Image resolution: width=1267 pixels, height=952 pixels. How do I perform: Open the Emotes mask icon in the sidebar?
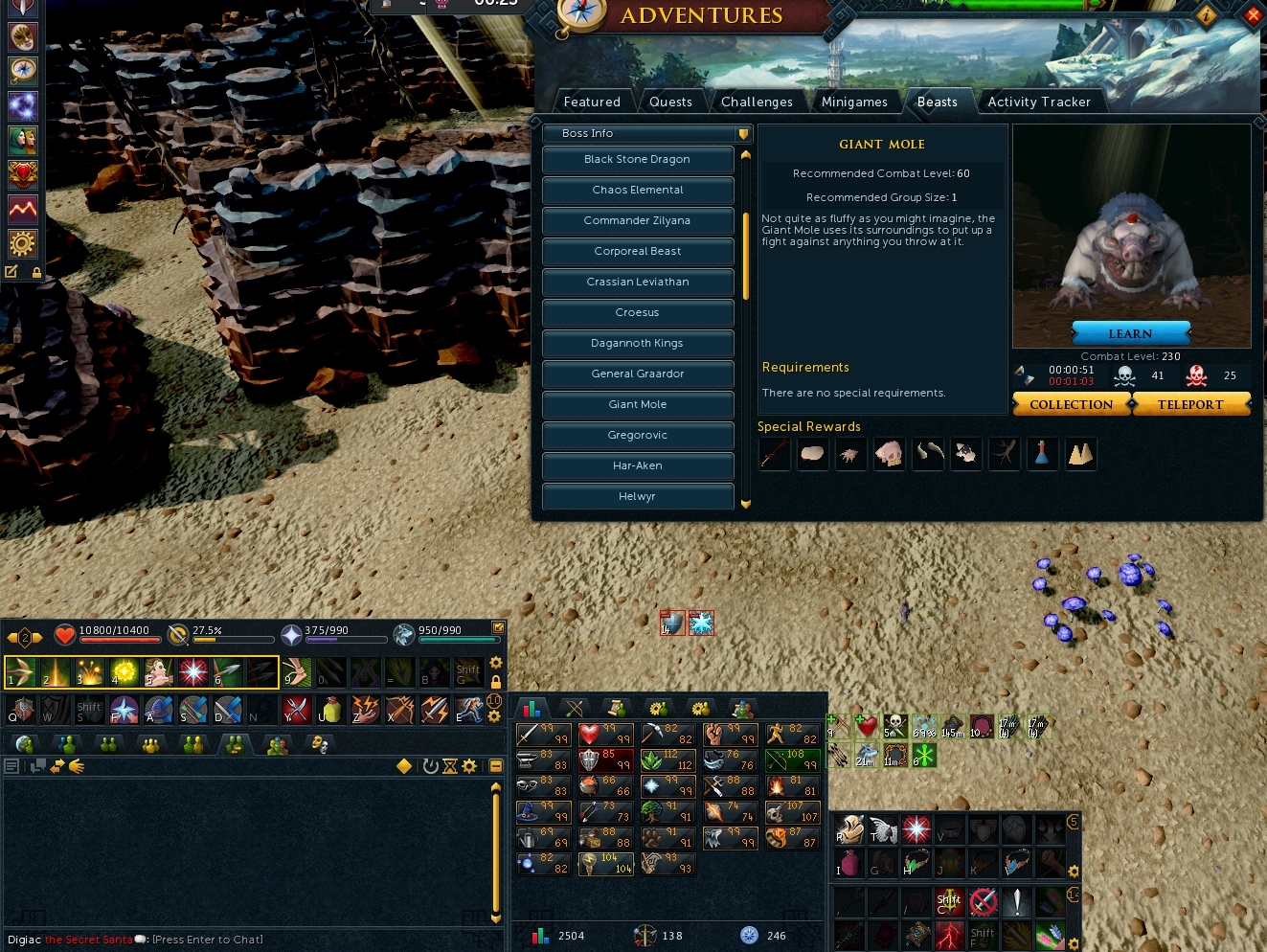pos(21,36)
